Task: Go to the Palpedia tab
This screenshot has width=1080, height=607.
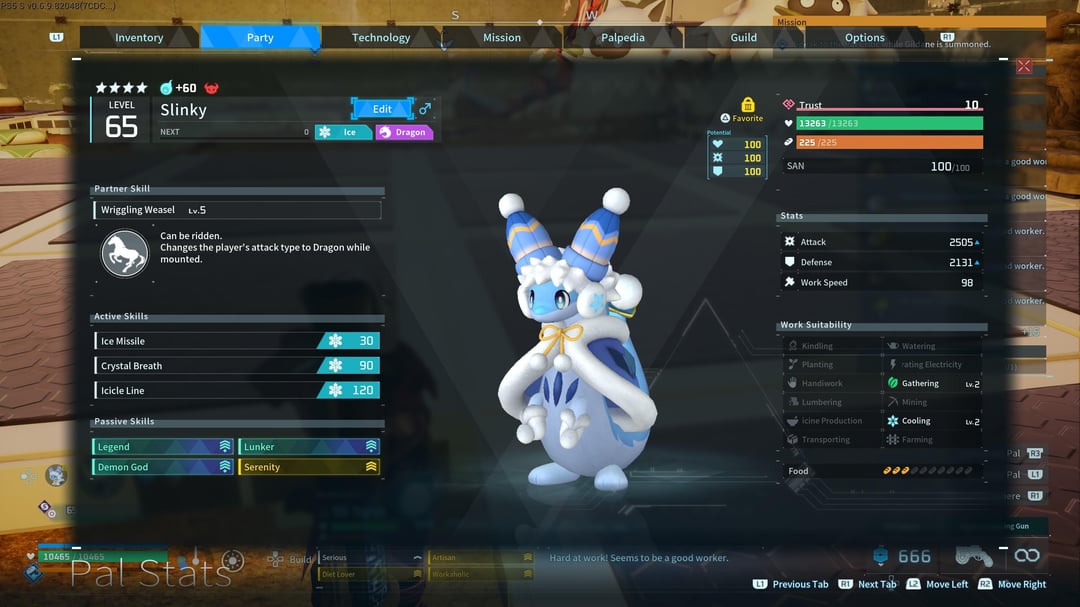Action: pos(623,38)
